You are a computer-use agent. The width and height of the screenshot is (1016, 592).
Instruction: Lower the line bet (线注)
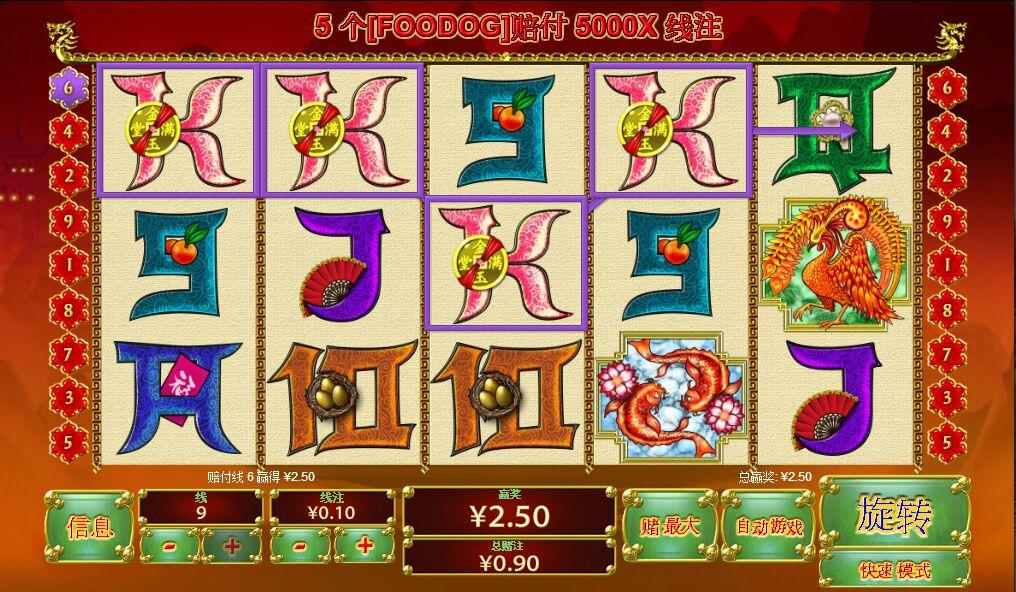pos(301,546)
